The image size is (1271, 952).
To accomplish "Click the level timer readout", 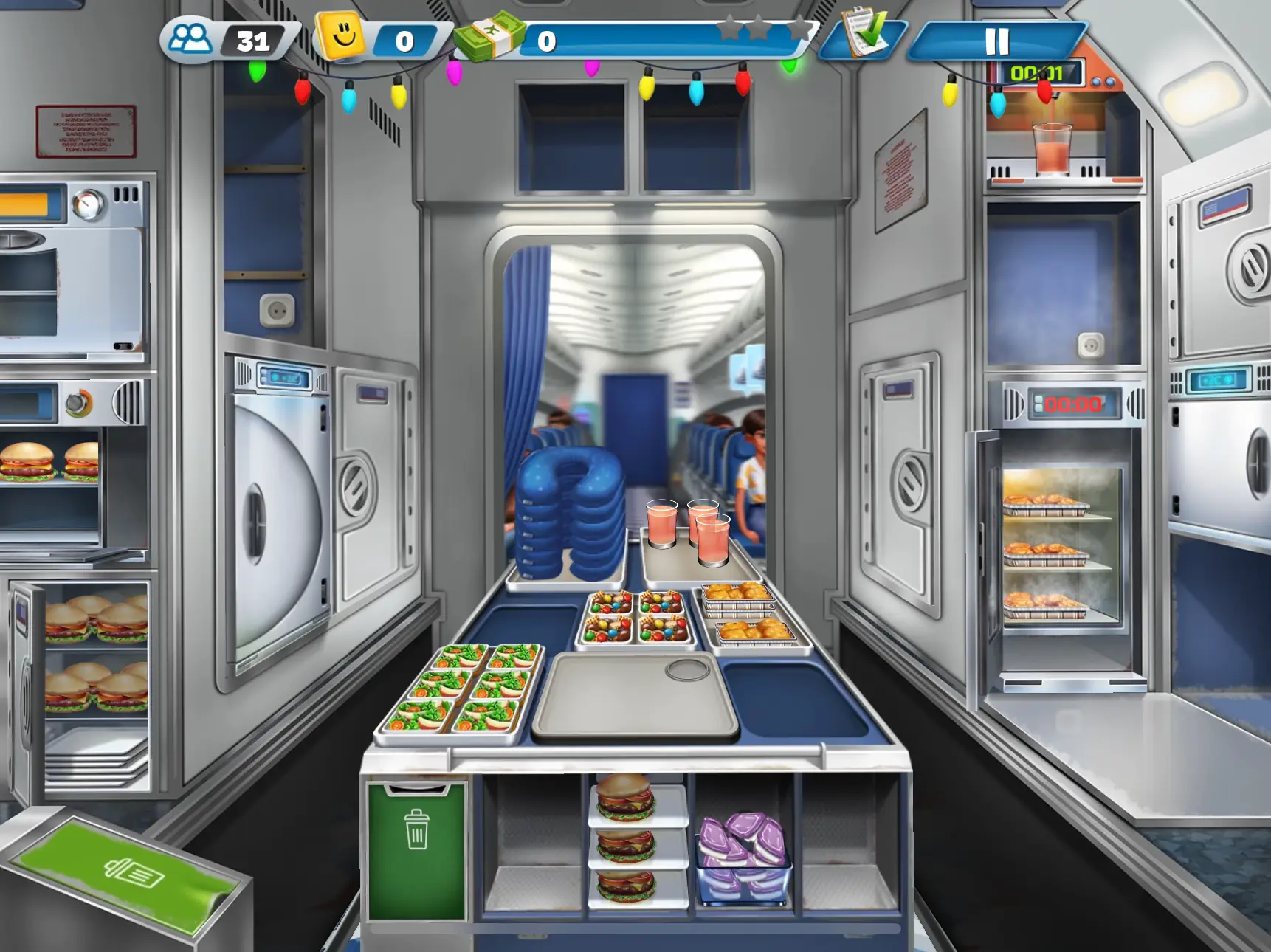I will point(1042,72).
